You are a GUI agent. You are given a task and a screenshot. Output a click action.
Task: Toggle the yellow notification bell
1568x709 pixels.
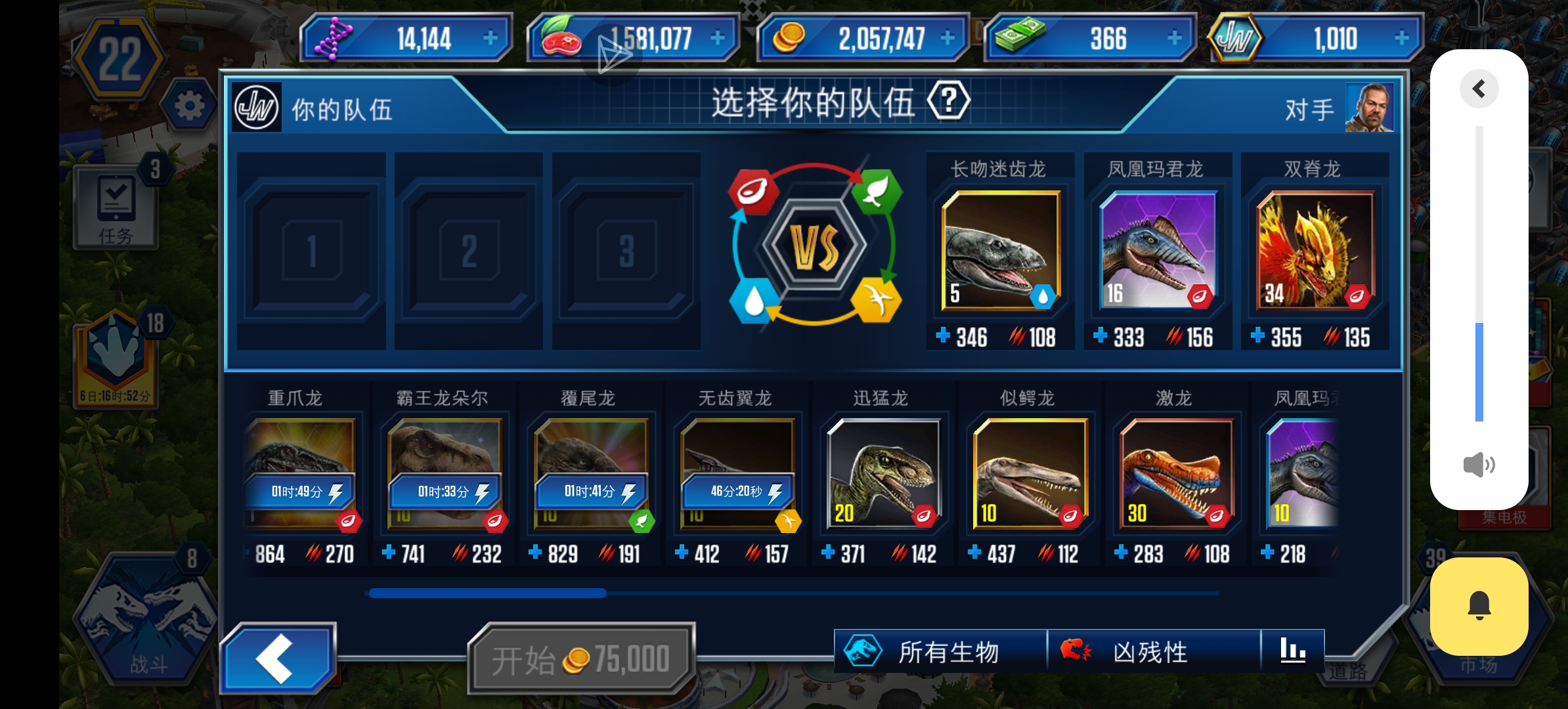[x=1479, y=605]
